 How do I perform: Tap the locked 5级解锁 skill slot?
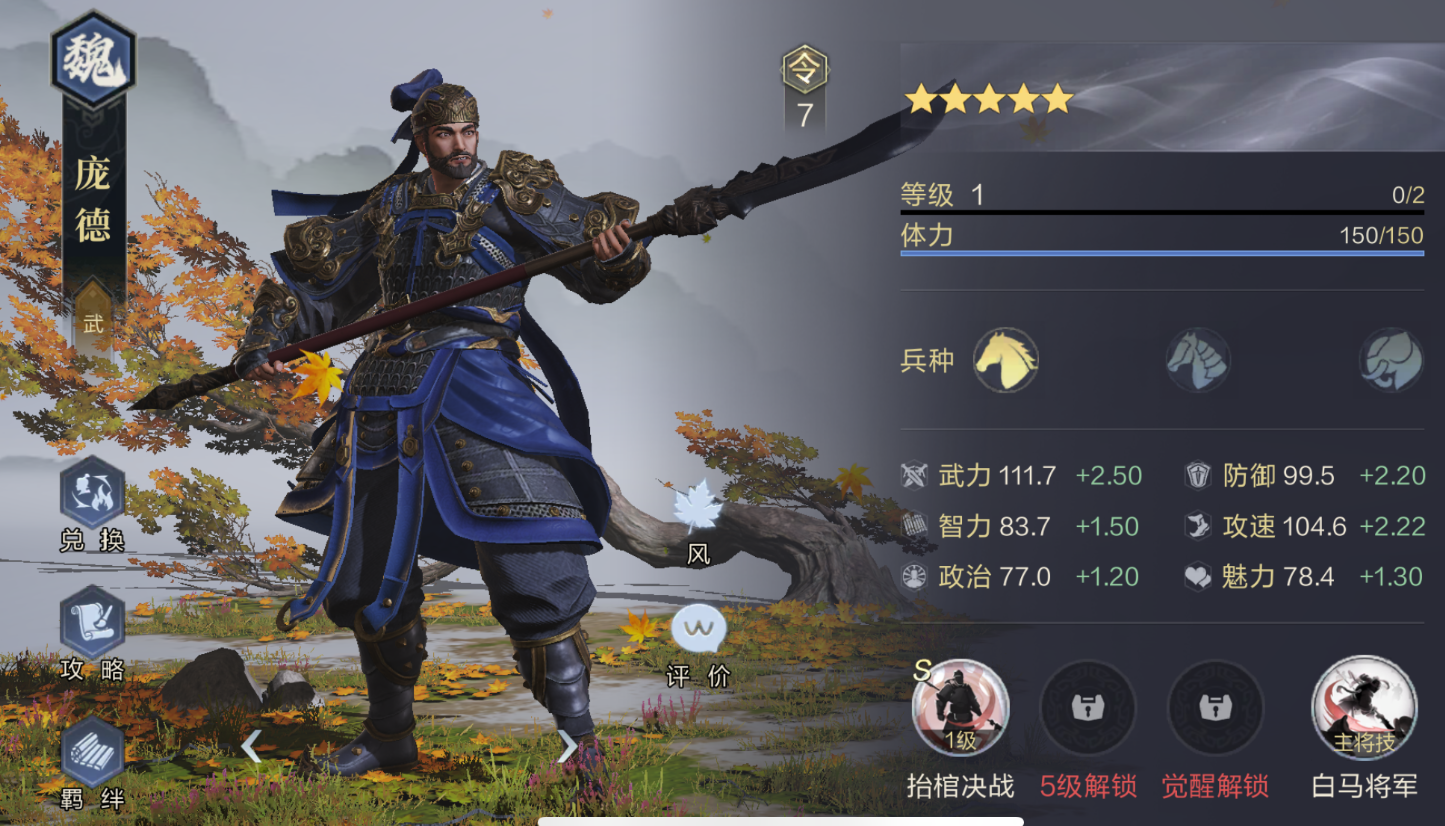click(1088, 707)
